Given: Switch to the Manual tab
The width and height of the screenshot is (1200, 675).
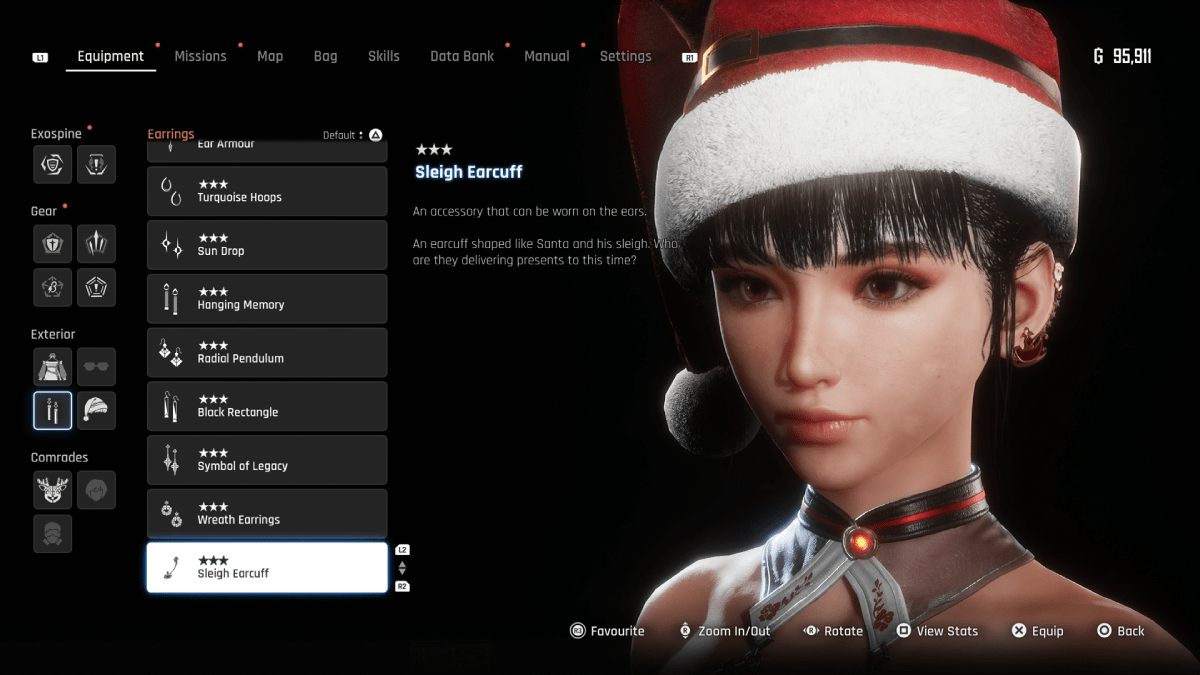Looking at the screenshot, I should pos(547,57).
